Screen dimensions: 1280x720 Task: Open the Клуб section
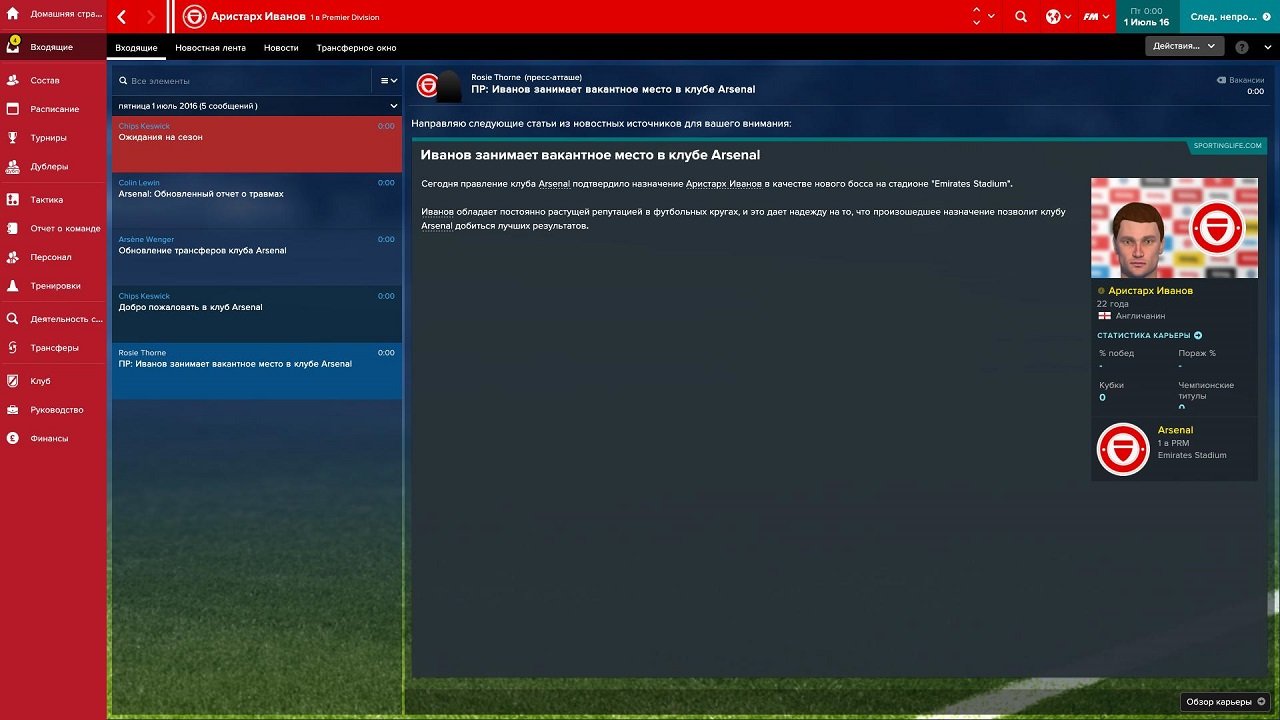38,380
